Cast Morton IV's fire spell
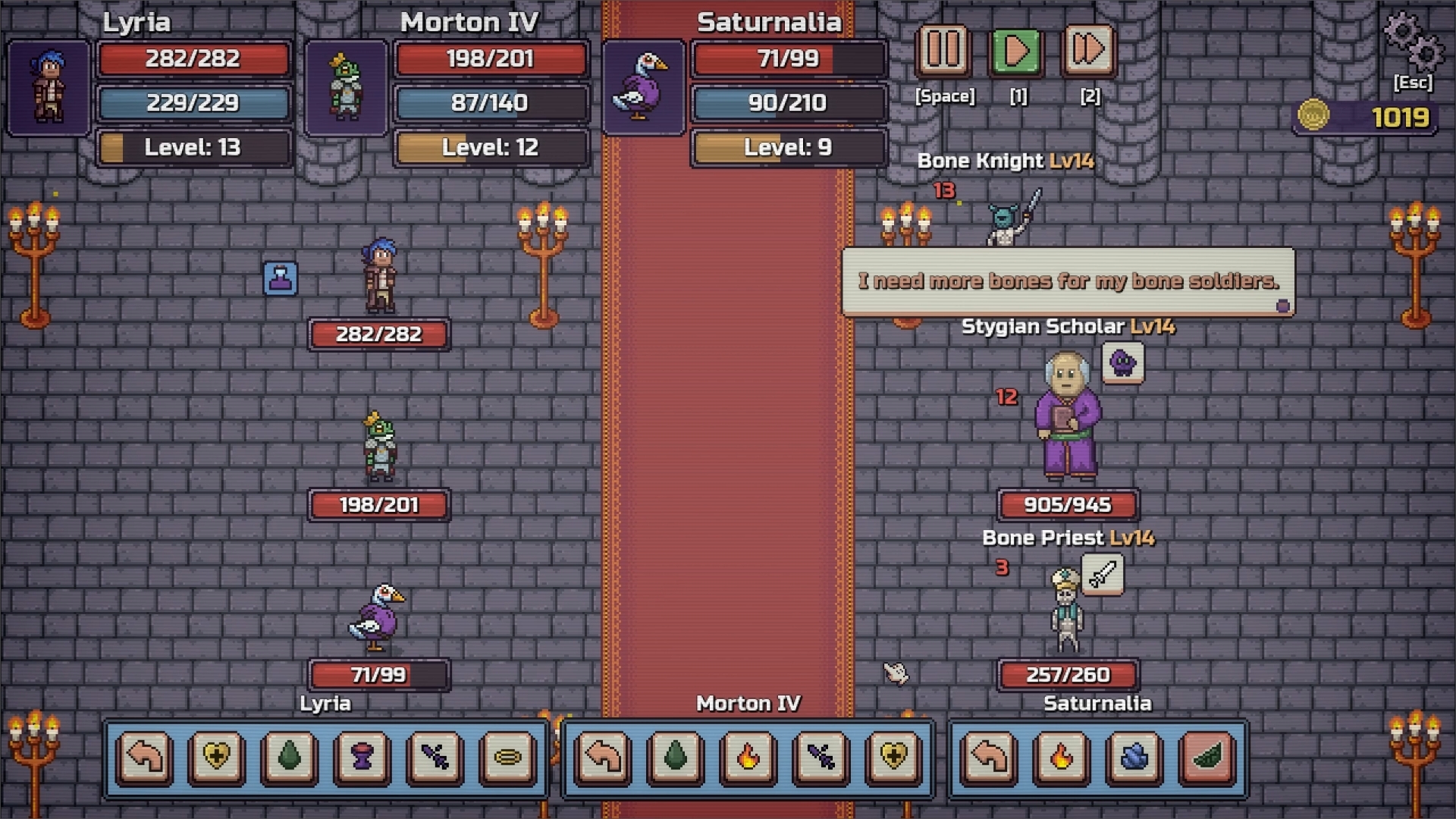The image size is (1456, 819). coord(748,757)
